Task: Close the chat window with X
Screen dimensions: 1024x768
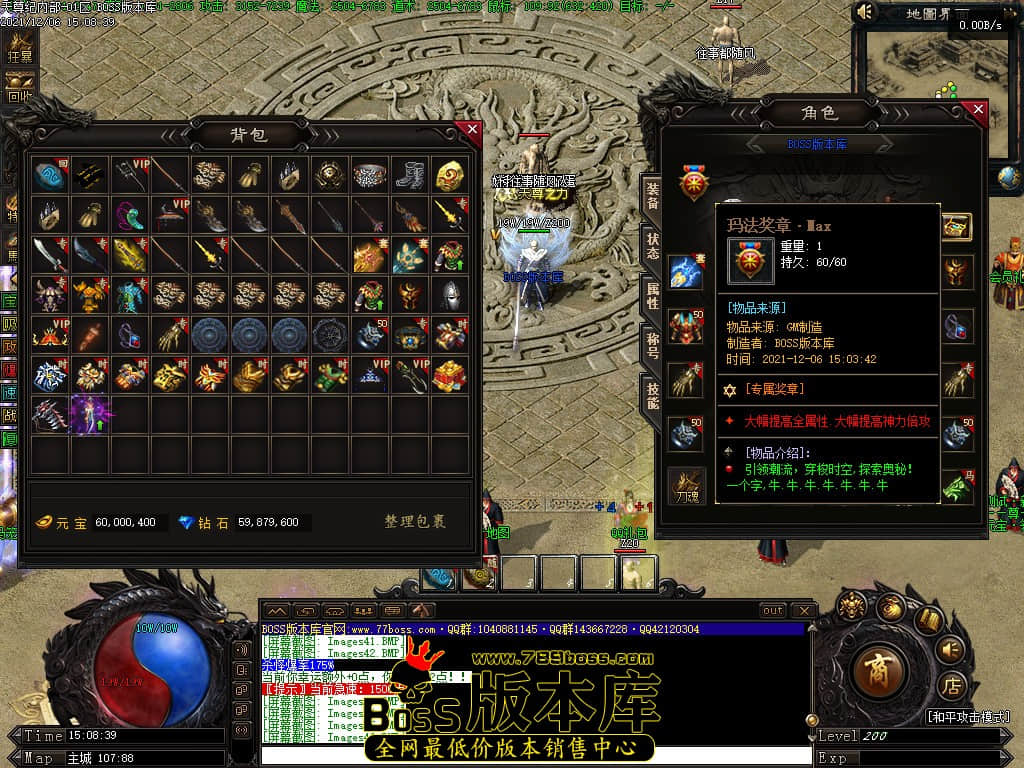Action: pos(803,610)
